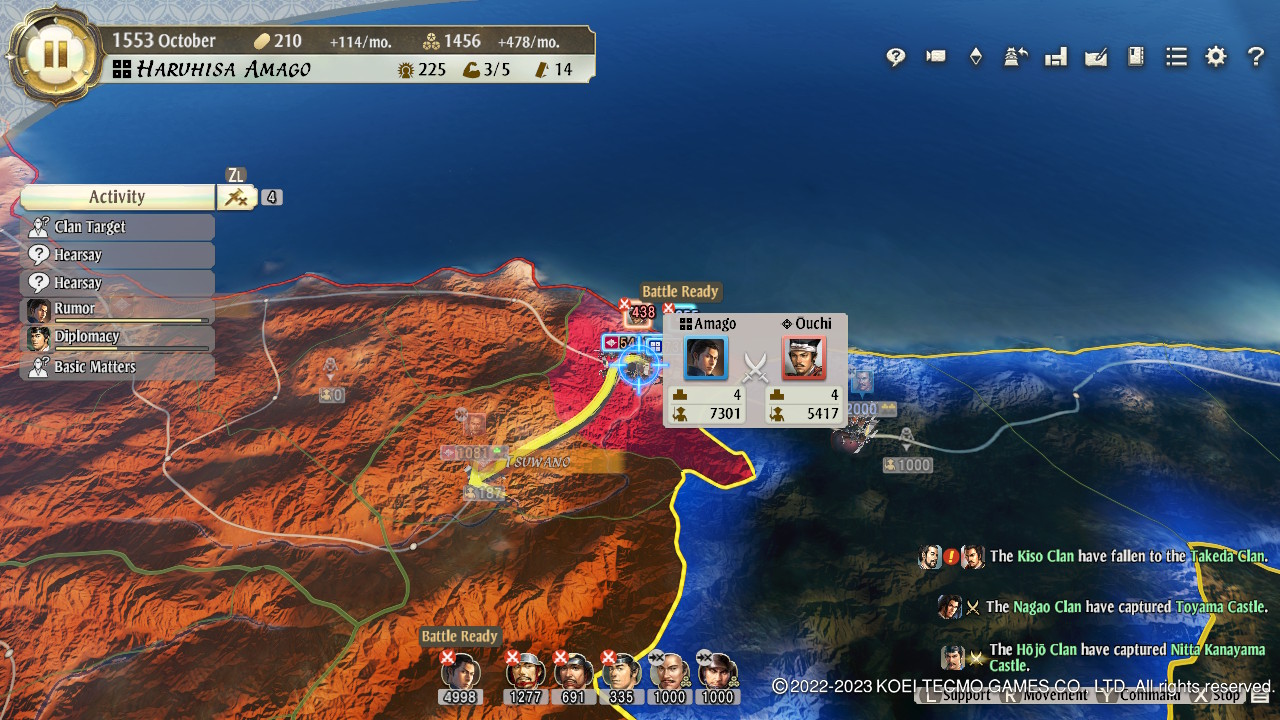Open the Diplomacy activity row
1280x720 pixels.
coord(117,338)
